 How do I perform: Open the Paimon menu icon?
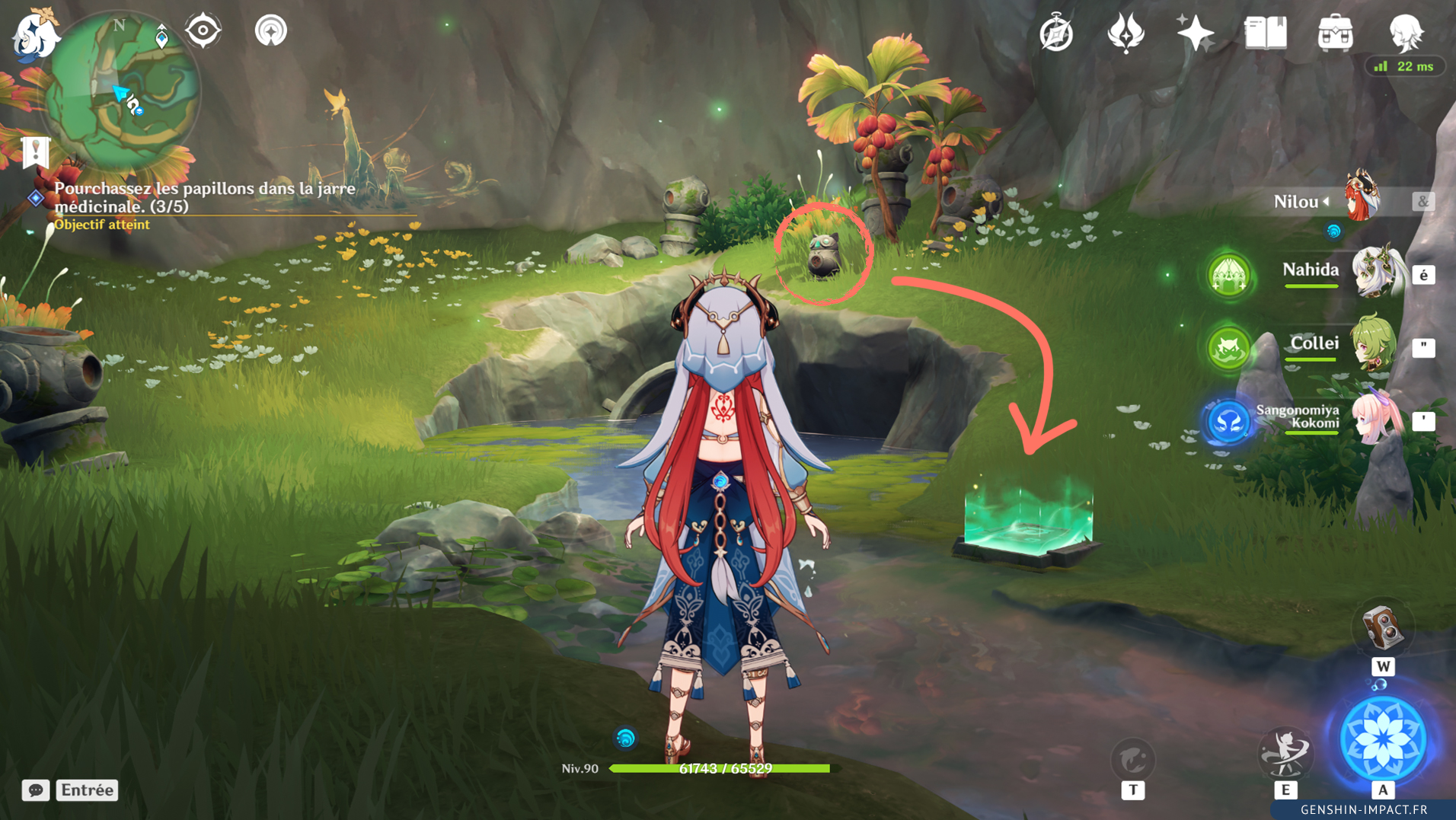coord(34,36)
